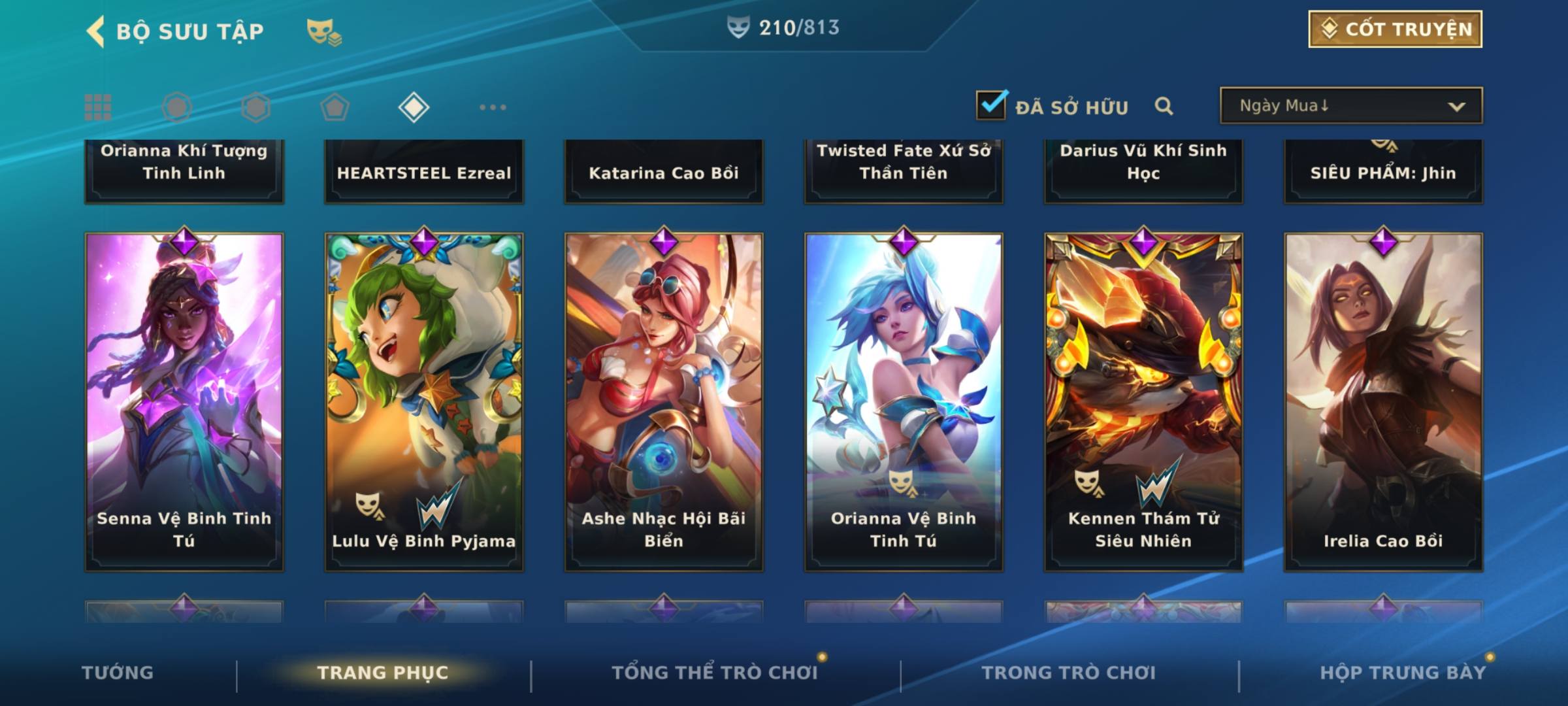This screenshot has height=706, width=1568.
Task: Switch to Tổng Thể Trò Chơi tab
Action: coord(715,673)
